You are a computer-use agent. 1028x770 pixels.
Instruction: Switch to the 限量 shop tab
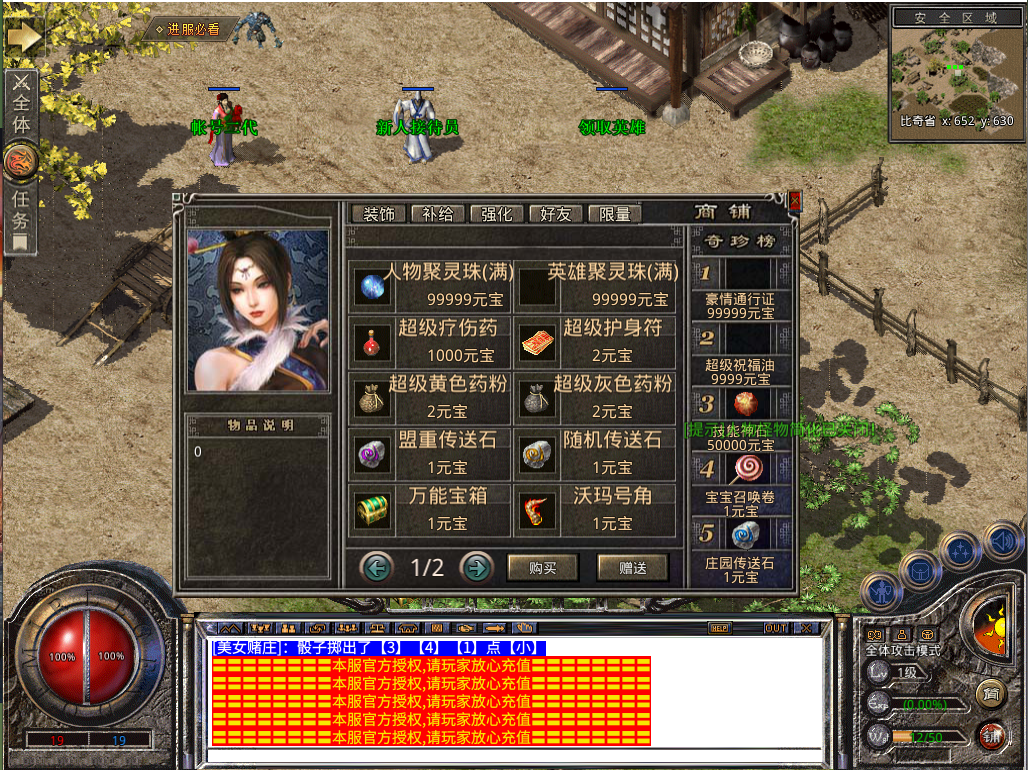click(614, 214)
